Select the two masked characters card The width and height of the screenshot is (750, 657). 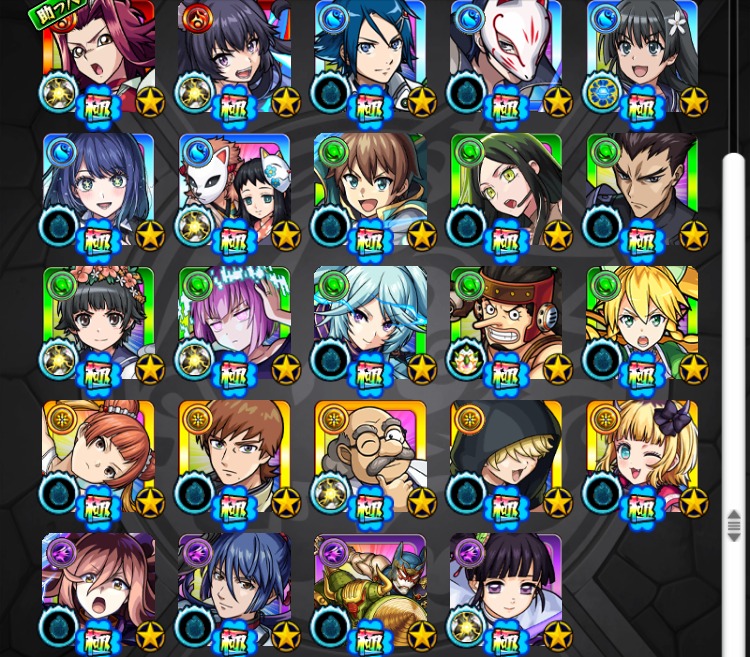234,190
